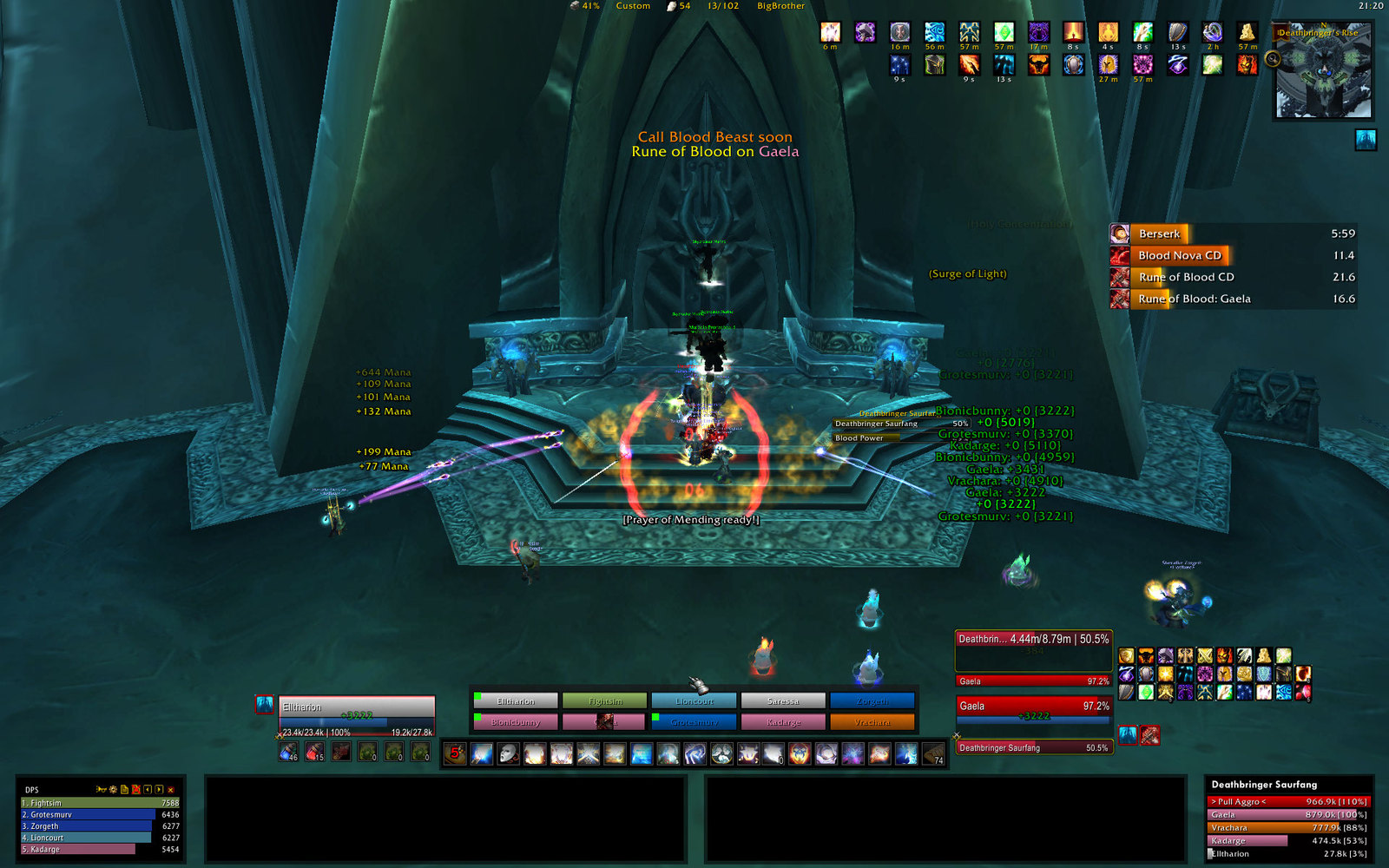The width and height of the screenshot is (1389, 868).
Task: Go to the next DPS meter page
Action: point(159,790)
